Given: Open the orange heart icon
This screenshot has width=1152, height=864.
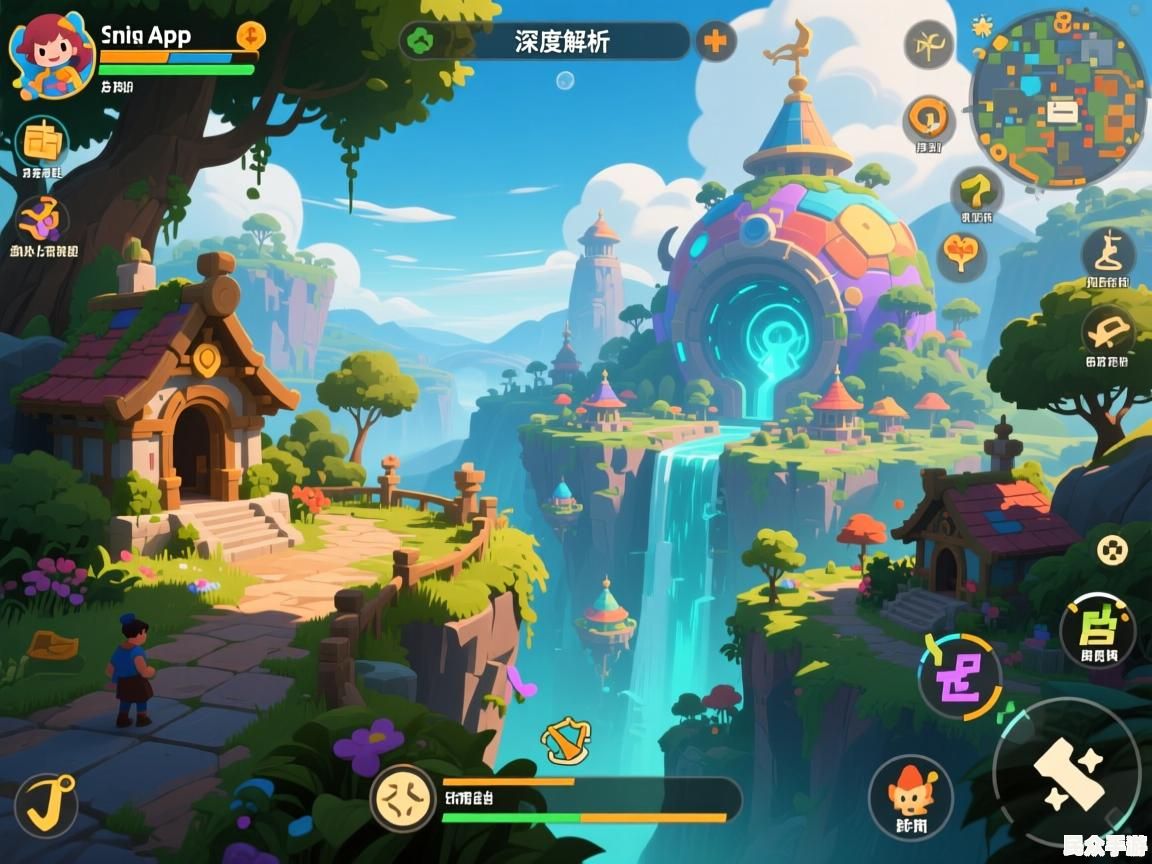Looking at the screenshot, I should click(x=962, y=255).
